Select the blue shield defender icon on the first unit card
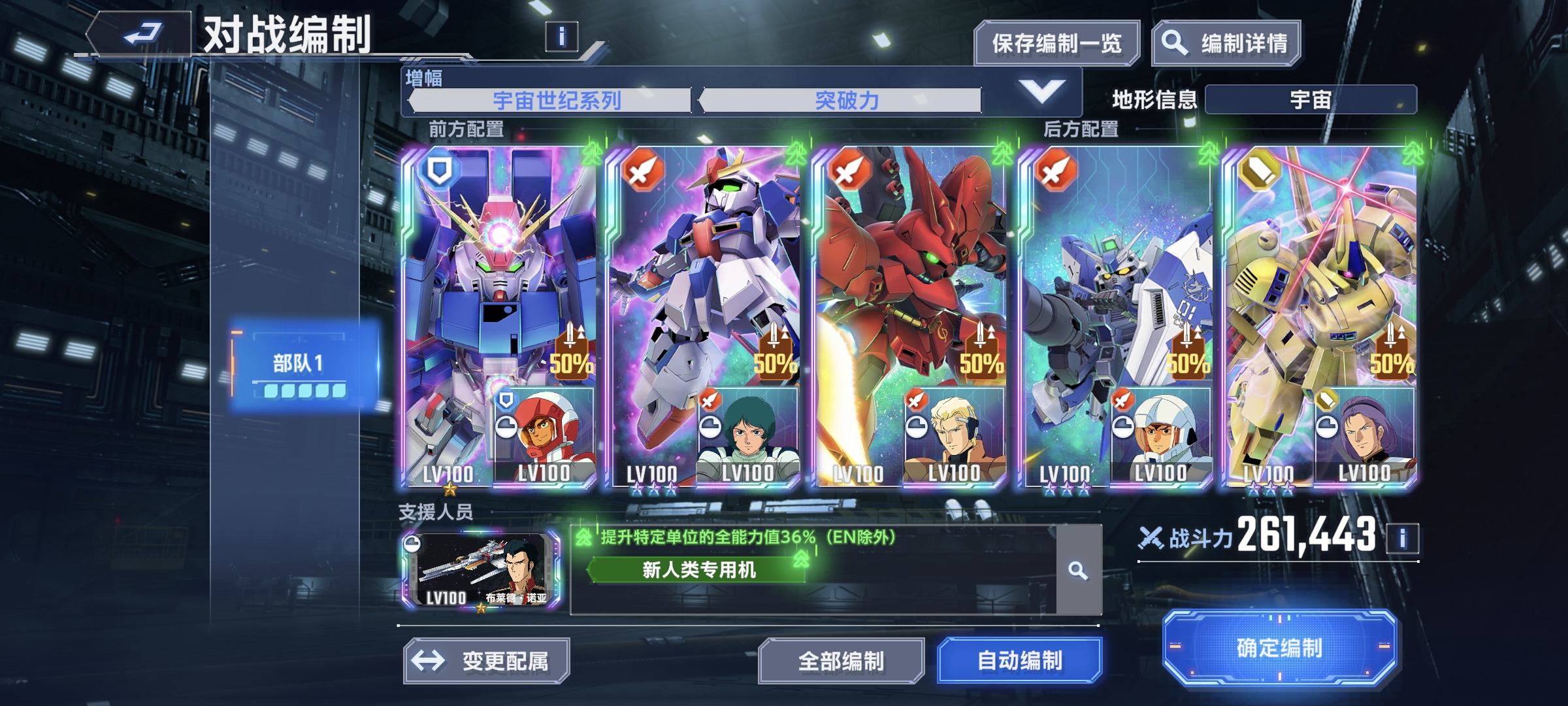This screenshot has height=706, width=1568. (440, 169)
